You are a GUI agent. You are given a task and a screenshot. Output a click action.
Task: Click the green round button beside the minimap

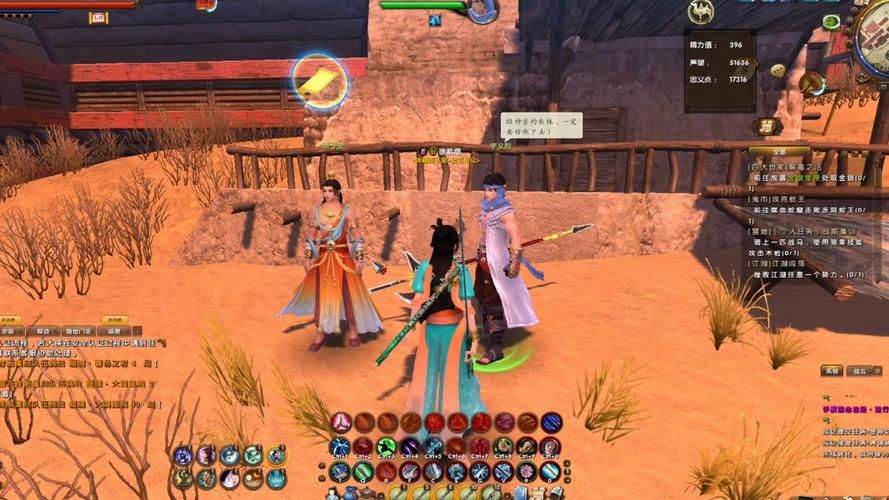[831, 21]
